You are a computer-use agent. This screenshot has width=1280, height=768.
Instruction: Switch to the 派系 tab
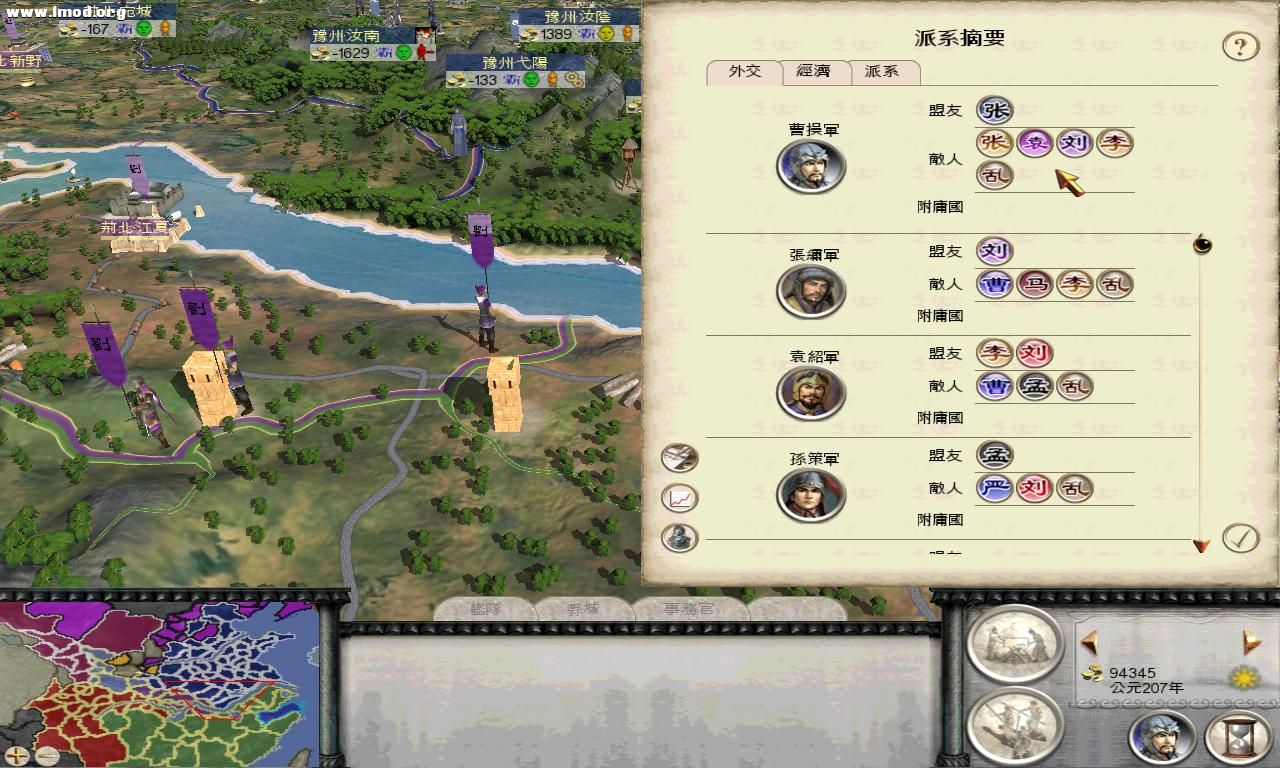point(884,72)
